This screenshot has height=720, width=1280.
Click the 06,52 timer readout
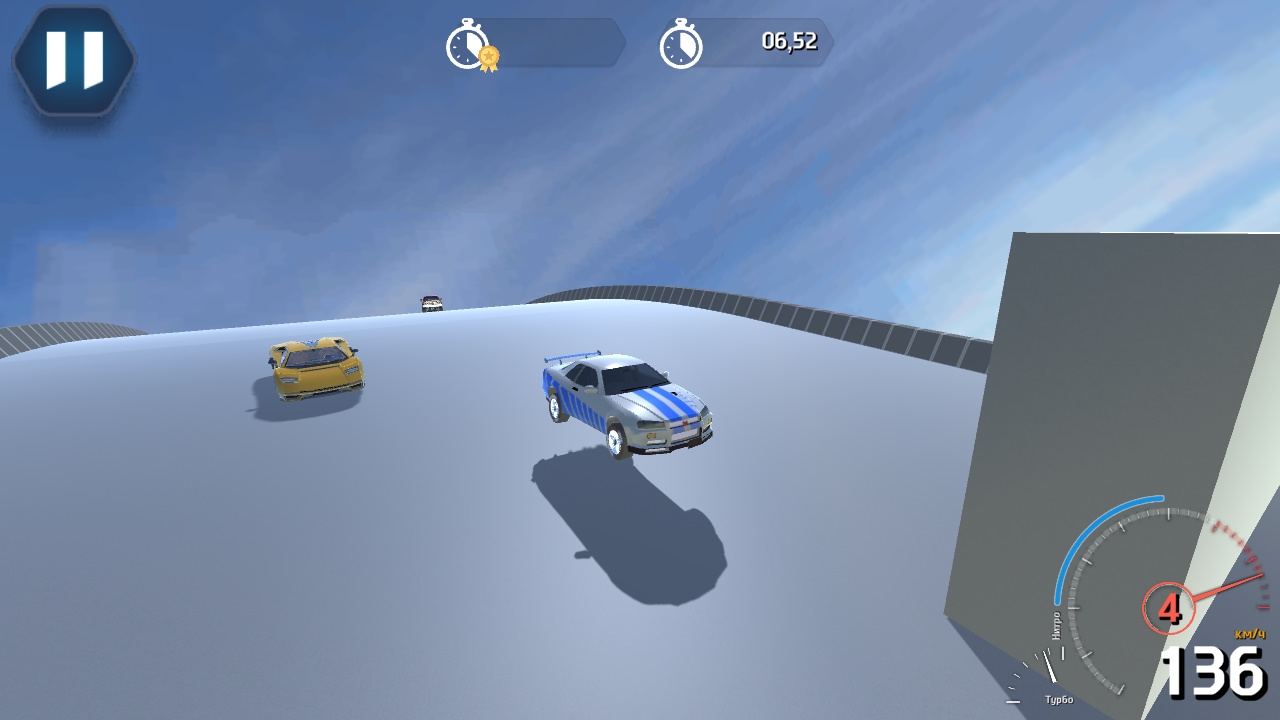[789, 43]
